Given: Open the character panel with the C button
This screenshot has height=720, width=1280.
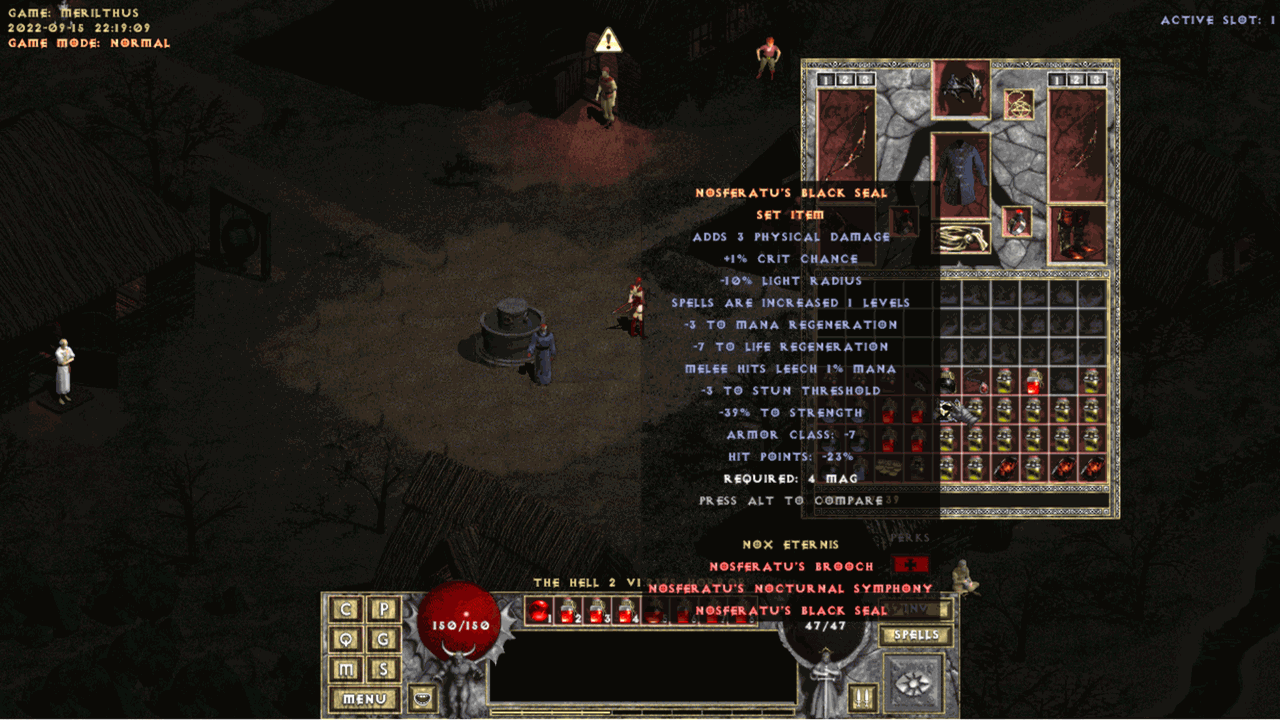Looking at the screenshot, I should coord(346,609).
